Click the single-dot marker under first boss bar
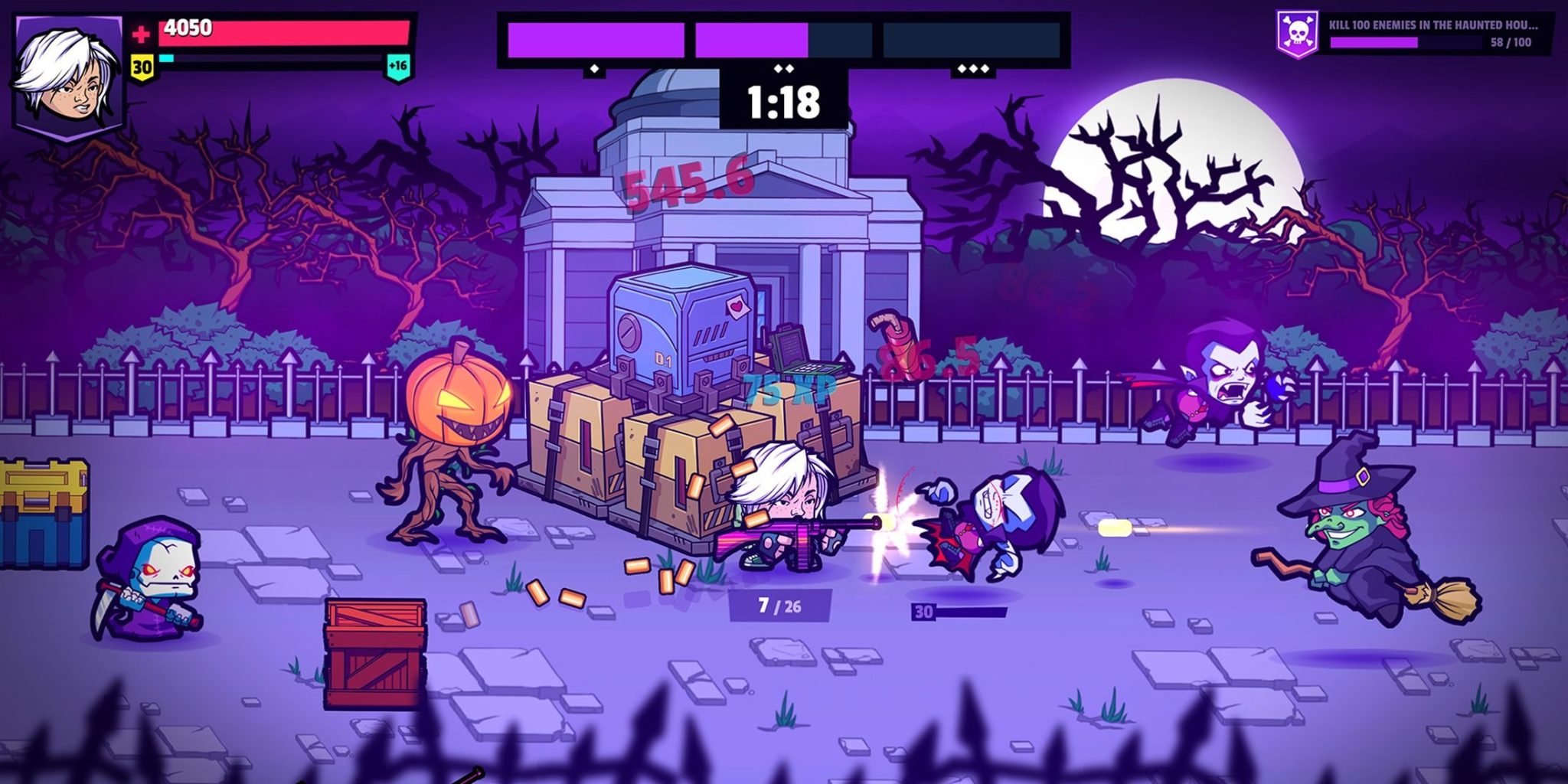The width and height of the screenshot is (1568, 784). (x=593, y=67)
